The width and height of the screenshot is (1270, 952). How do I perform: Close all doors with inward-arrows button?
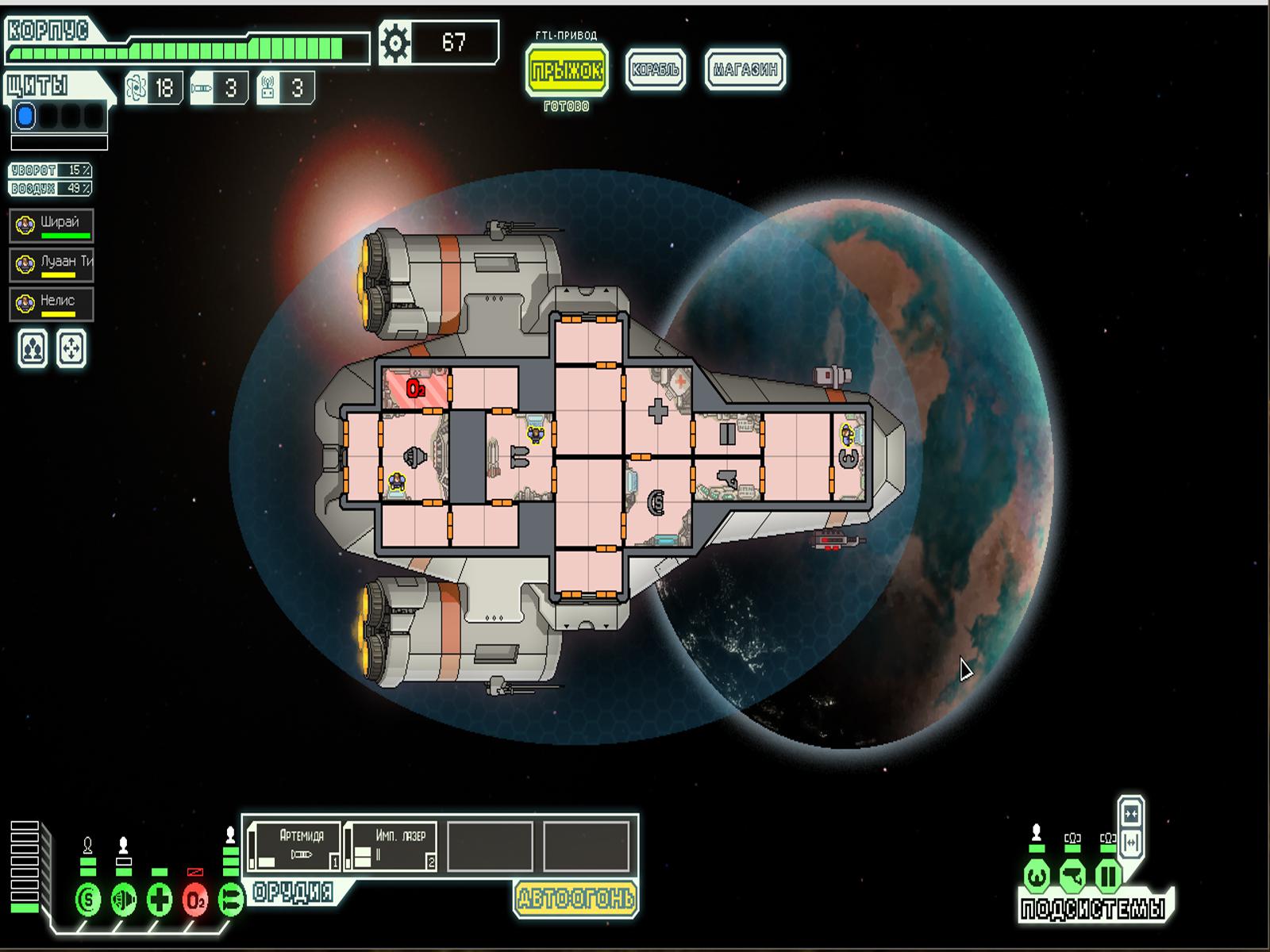coord(1131,815)
